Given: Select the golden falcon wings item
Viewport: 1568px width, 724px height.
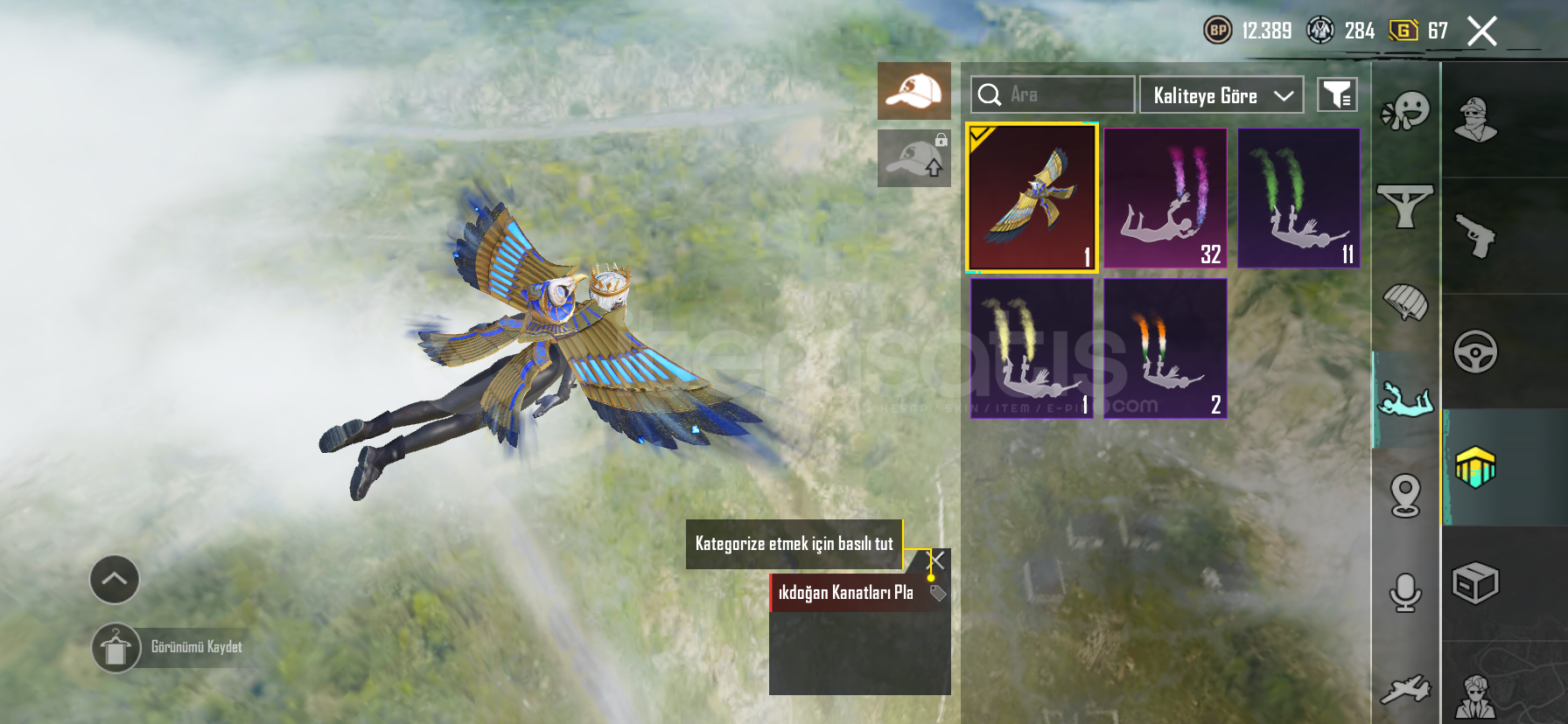Looking at the screenshot, I should [x=1032, y=198].
